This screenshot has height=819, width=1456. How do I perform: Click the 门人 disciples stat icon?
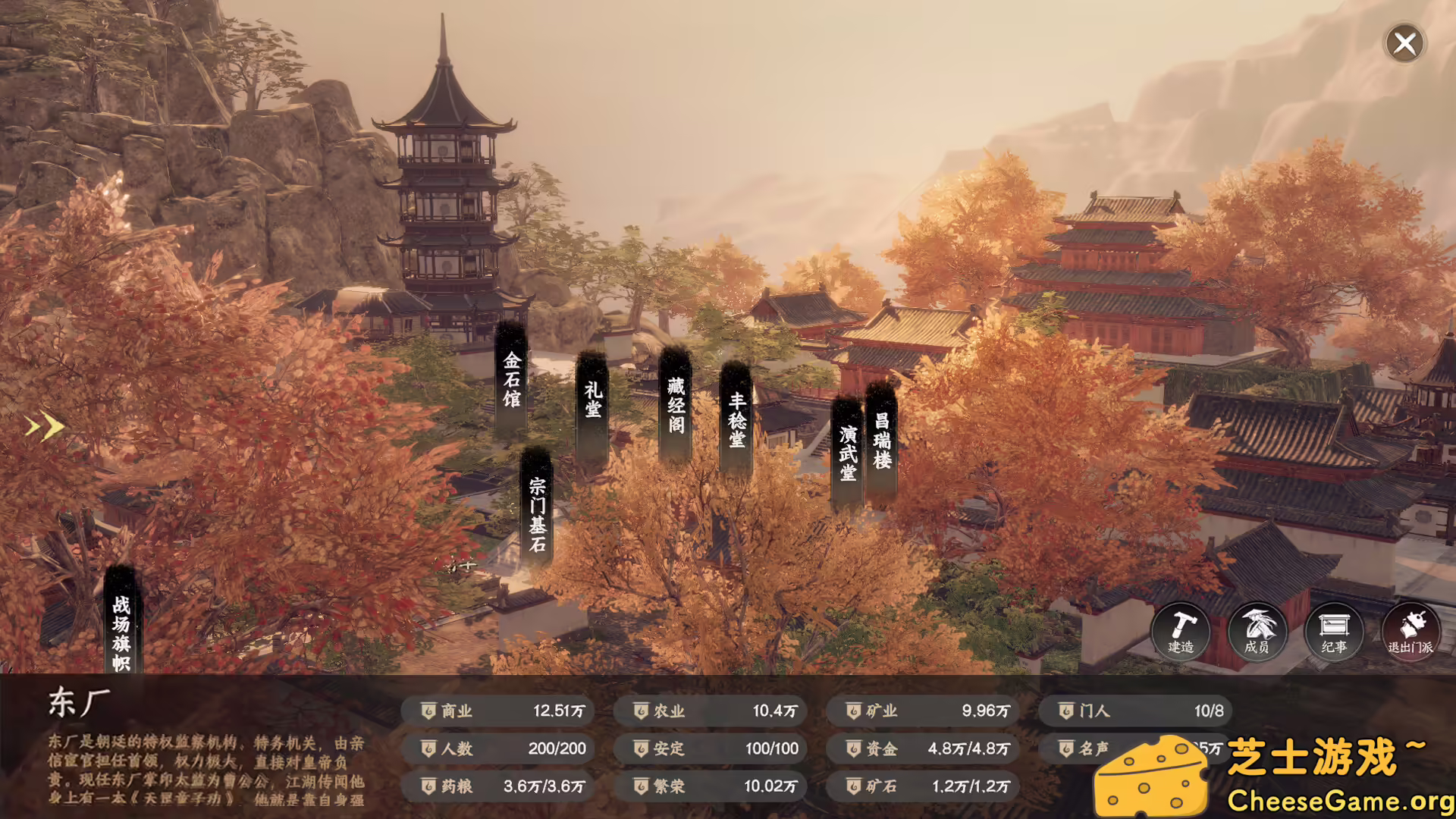pos(1065,711)
